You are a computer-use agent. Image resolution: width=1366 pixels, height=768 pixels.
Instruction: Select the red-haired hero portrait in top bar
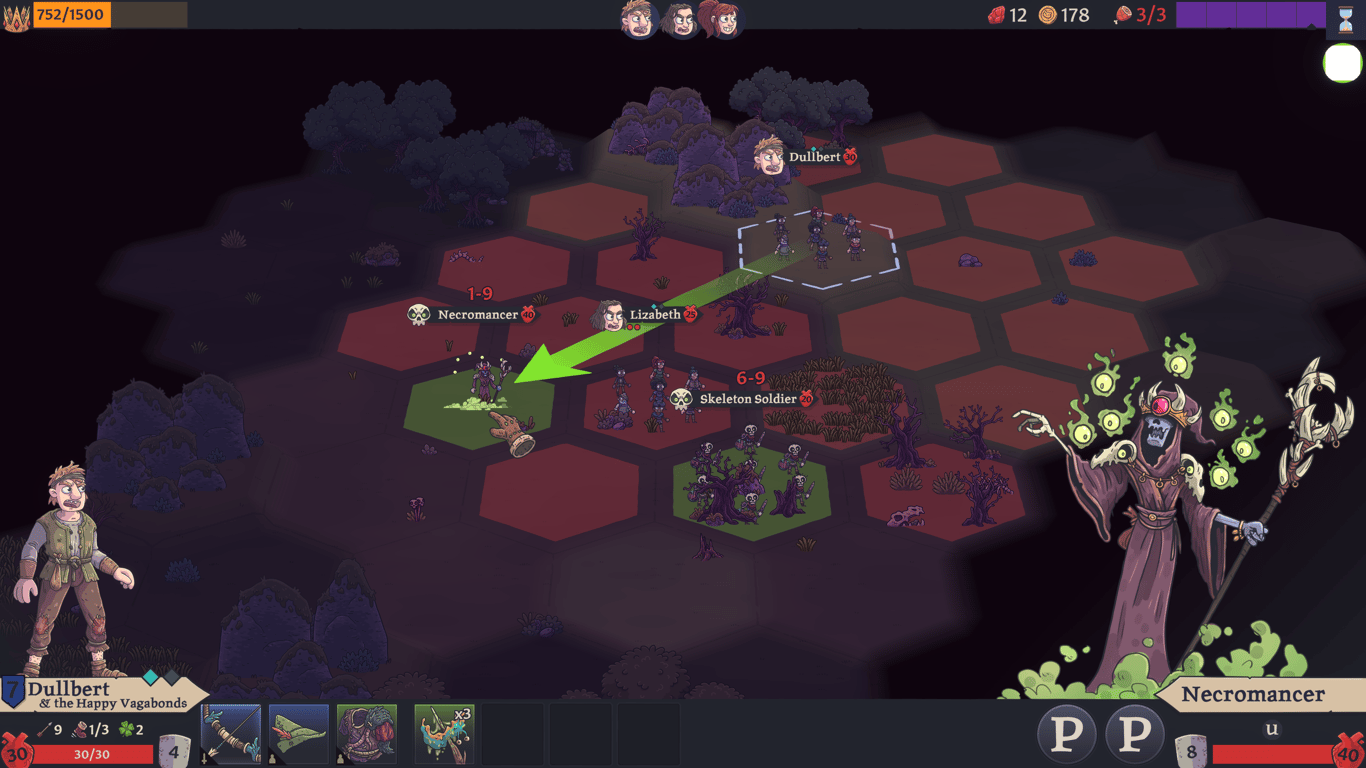pos(720,18)
